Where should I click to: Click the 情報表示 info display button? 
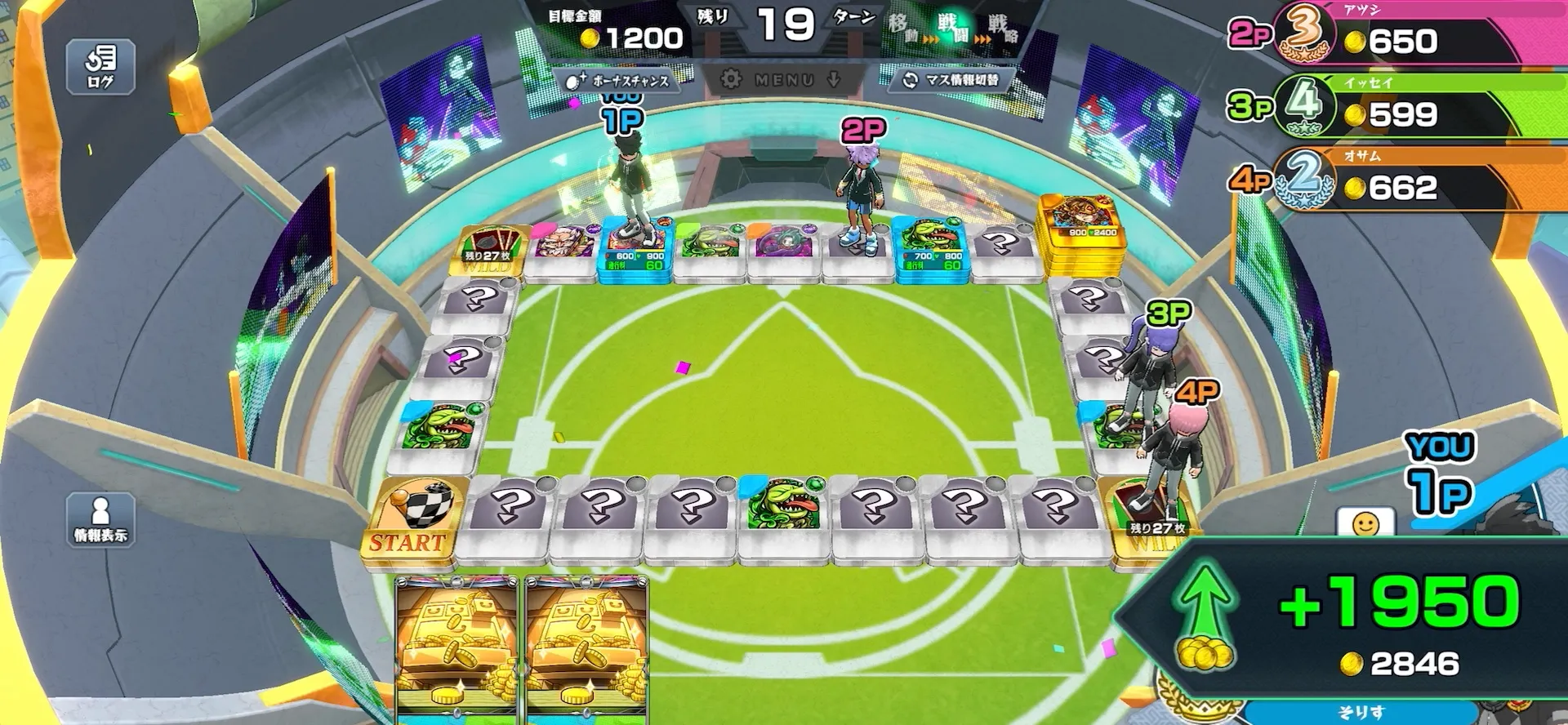[100, 519]
